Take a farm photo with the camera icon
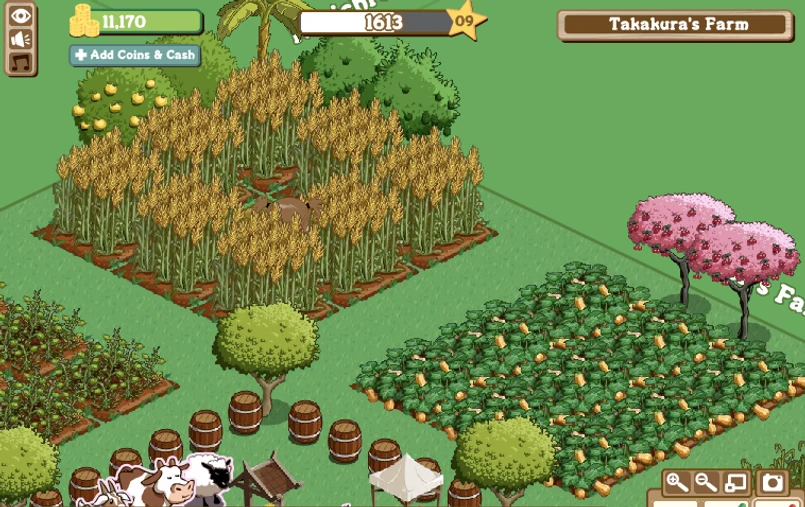The image size is (805, 507). tap(773, 483)
